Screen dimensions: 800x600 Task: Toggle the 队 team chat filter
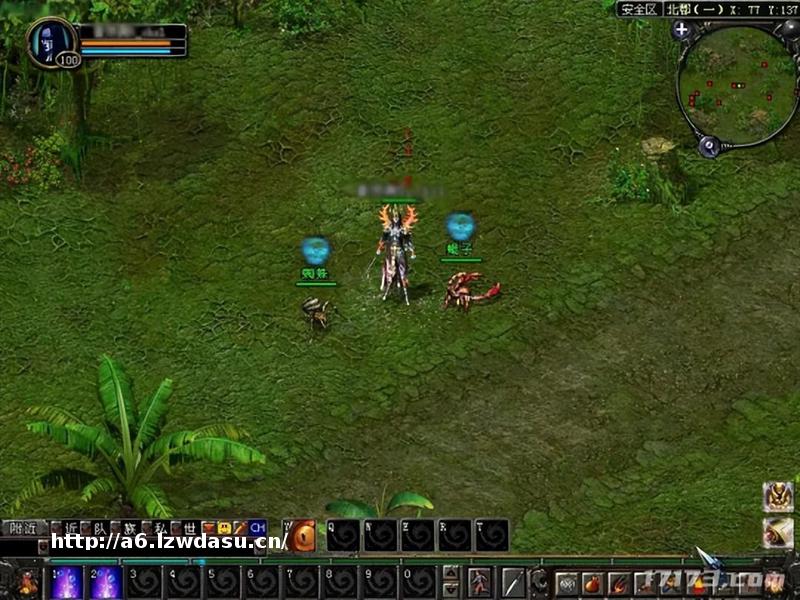click(100, 527)
